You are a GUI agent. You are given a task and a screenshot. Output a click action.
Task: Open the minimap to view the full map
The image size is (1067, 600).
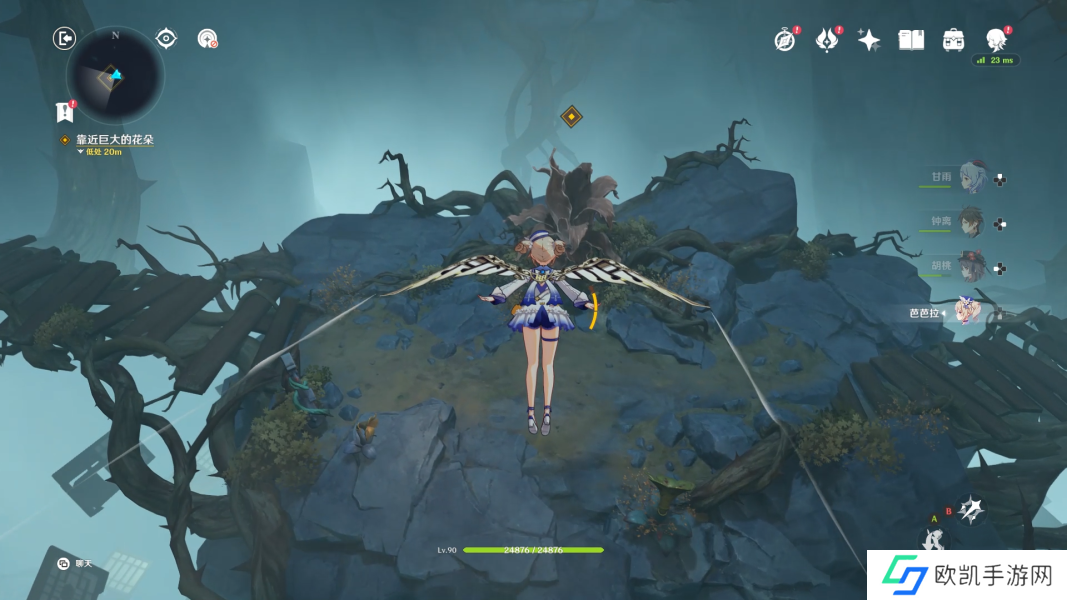point(115,75)
